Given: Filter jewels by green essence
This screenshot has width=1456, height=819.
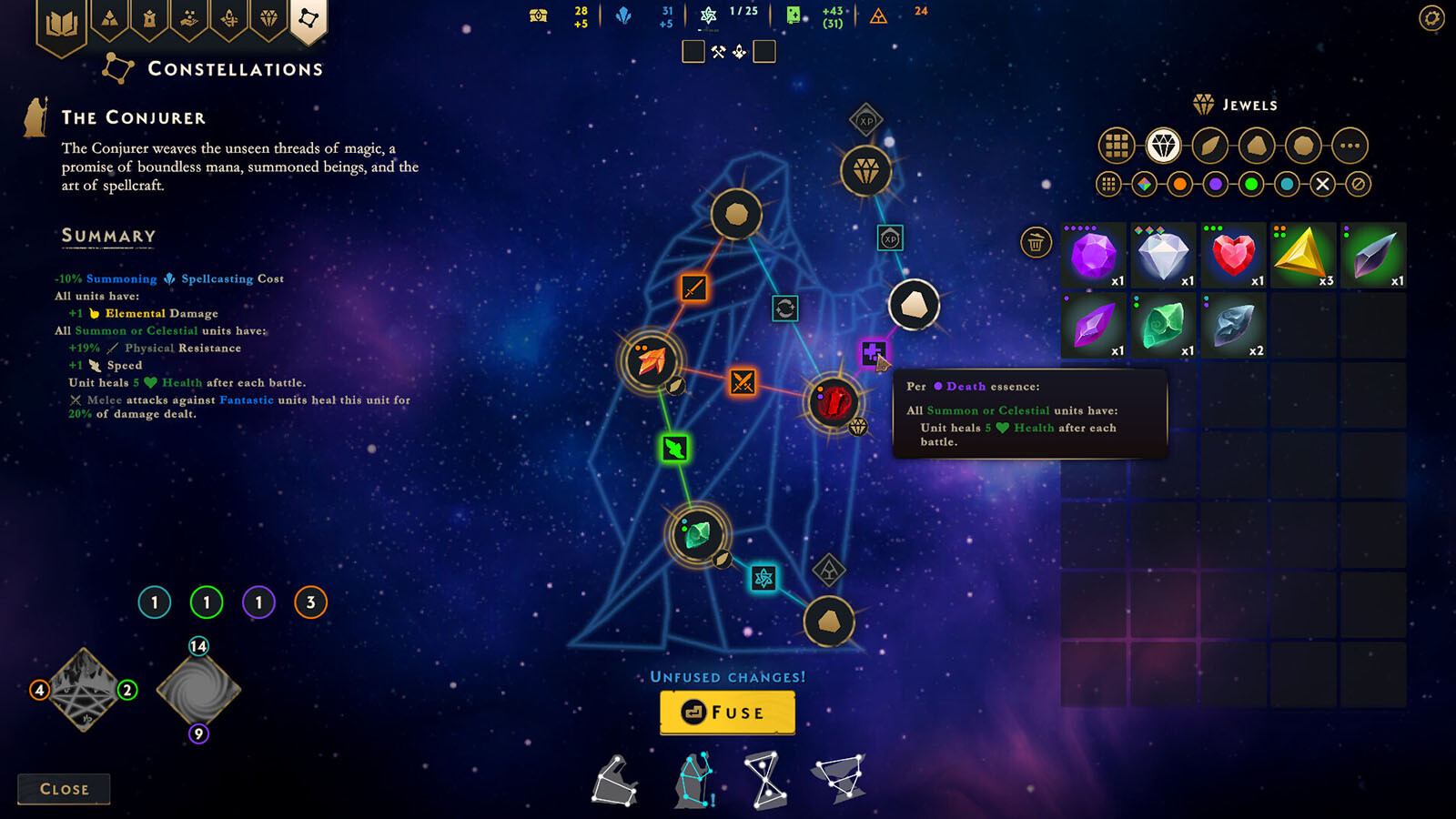Looking at the screenshot, I should [x=1251, y=185].
